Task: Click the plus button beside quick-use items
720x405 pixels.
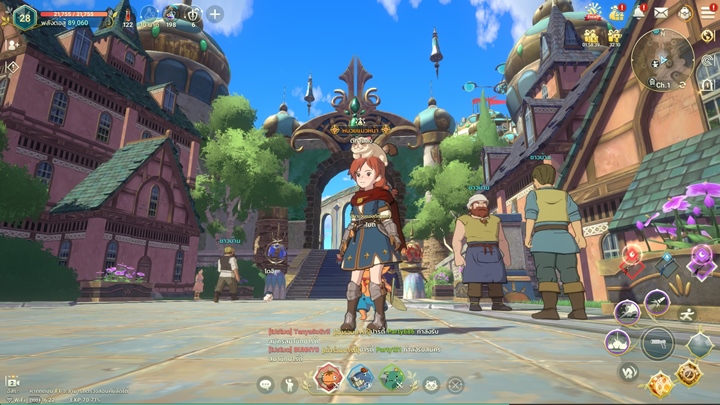Action: click(x=215, y=14)
